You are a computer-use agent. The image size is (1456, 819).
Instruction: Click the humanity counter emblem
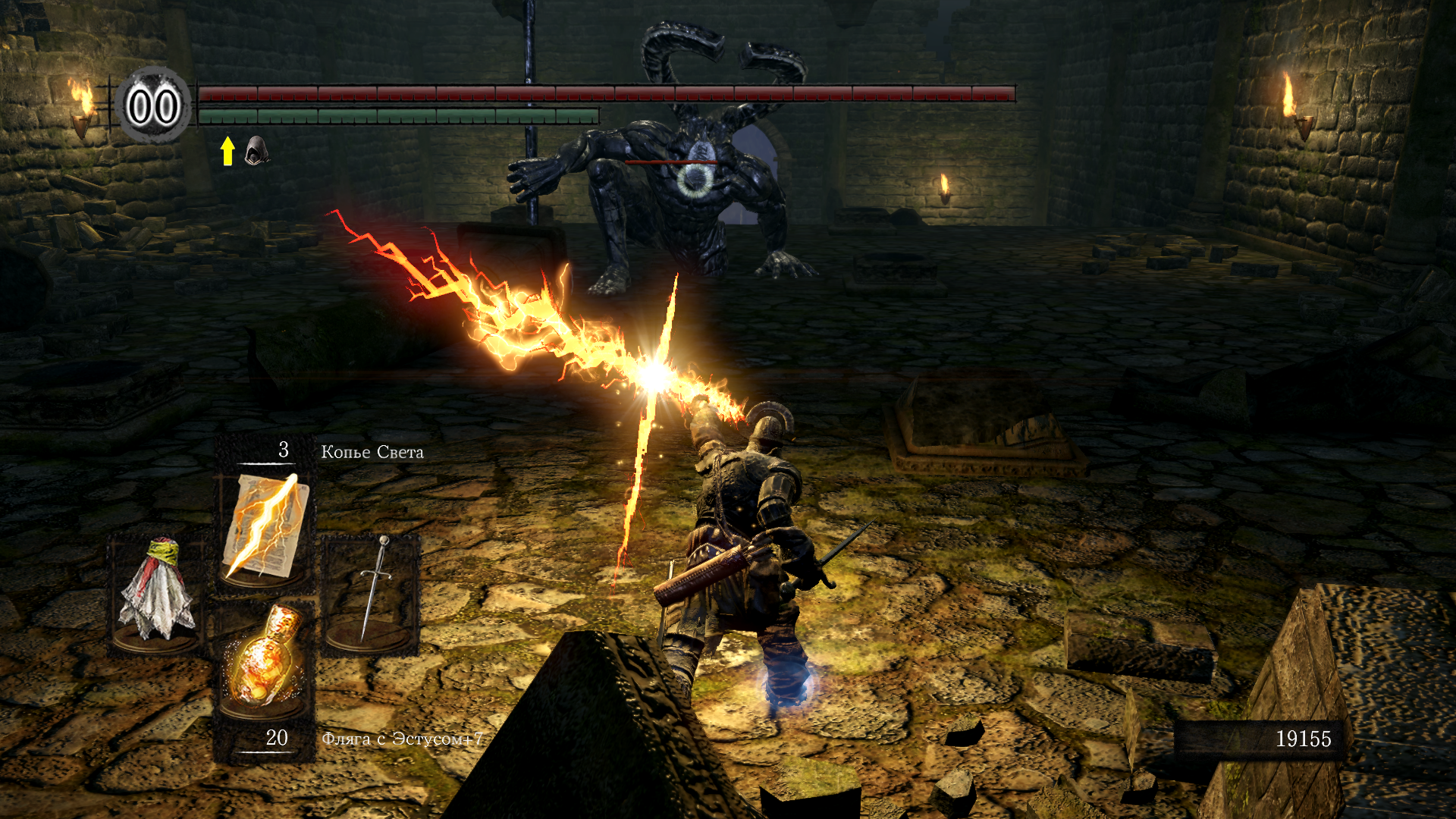tap(153, 106)
